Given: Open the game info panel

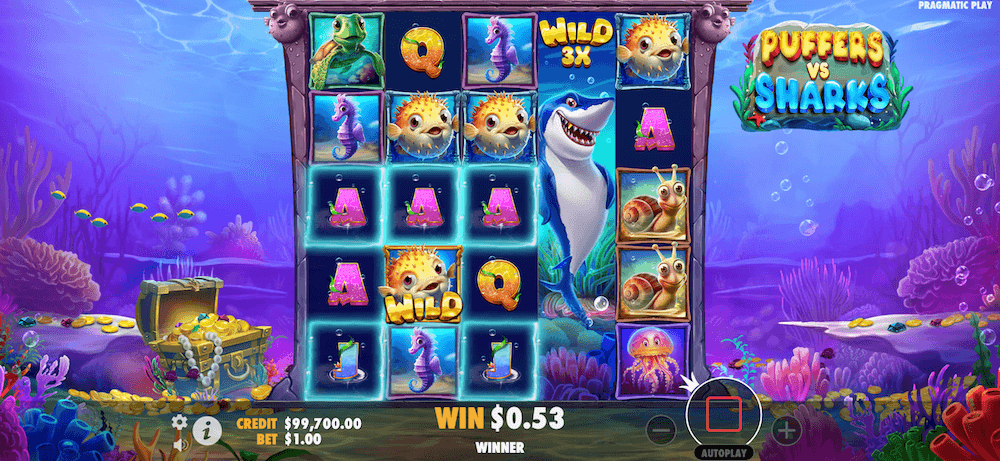Looking at the screenshot, I should tap(208, 431).
